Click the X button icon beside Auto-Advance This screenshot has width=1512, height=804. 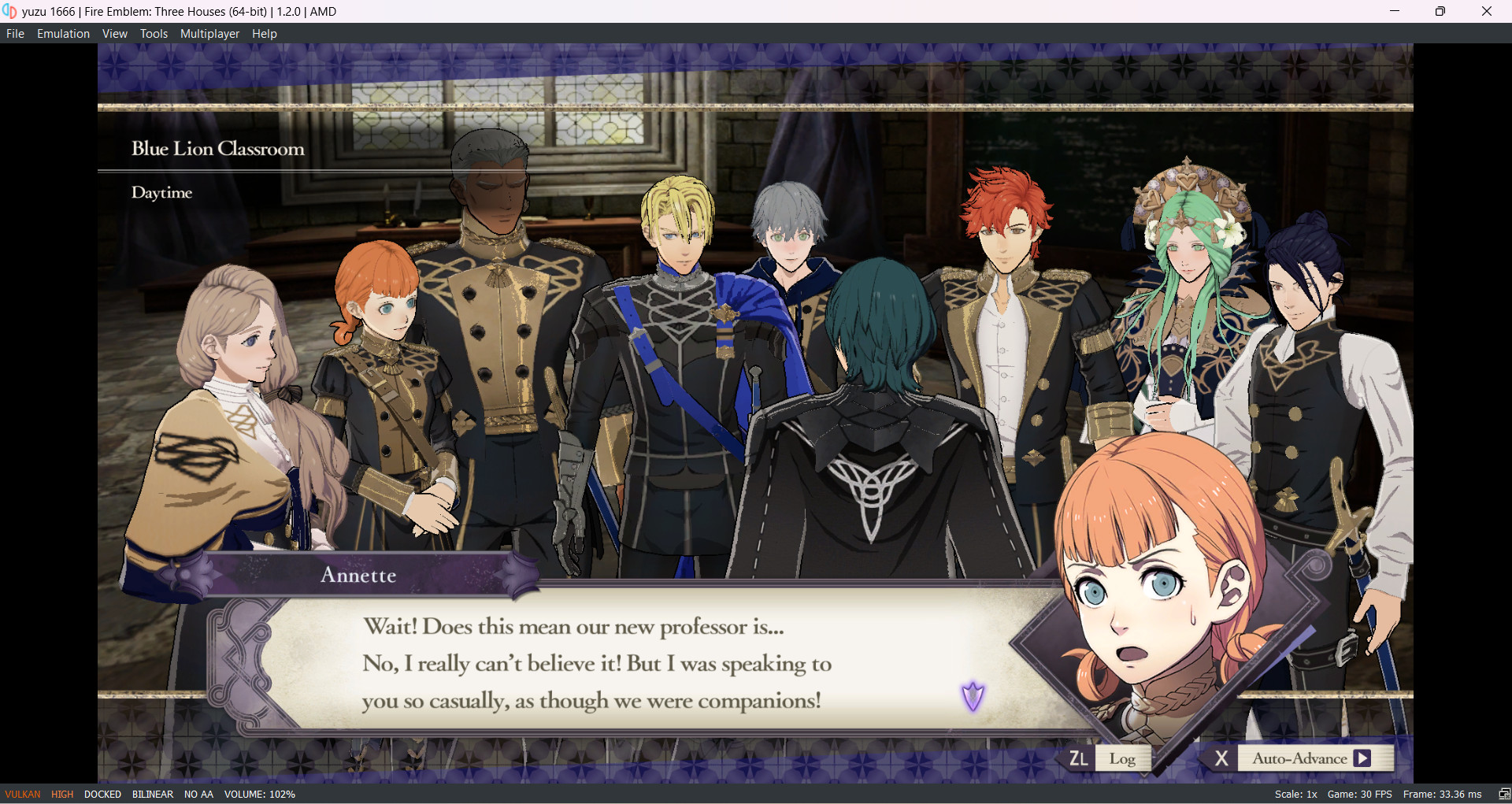[1223, 758]
